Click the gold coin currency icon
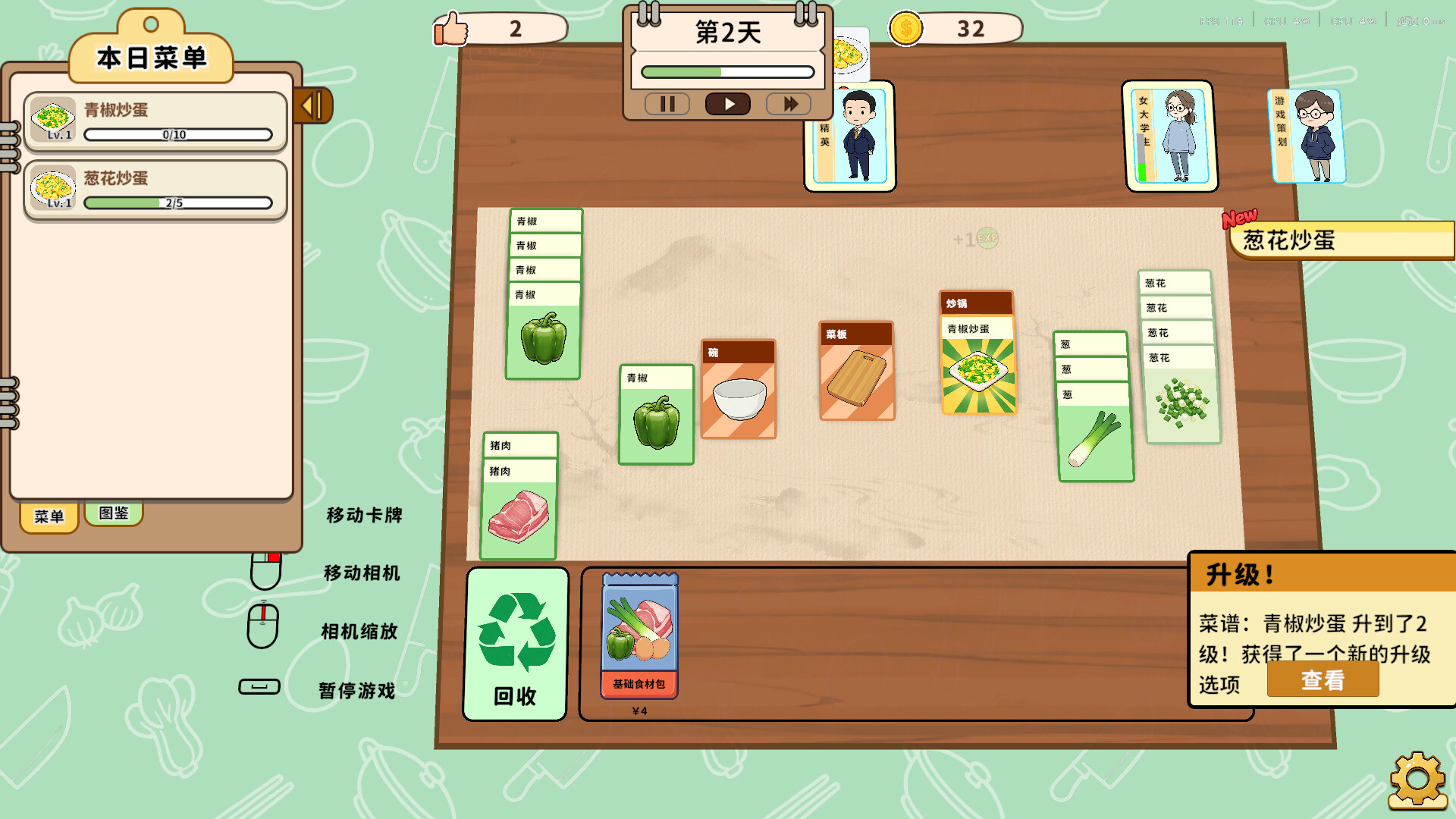The height and width of the screenshot is (819, 1456). coord(905,30)
